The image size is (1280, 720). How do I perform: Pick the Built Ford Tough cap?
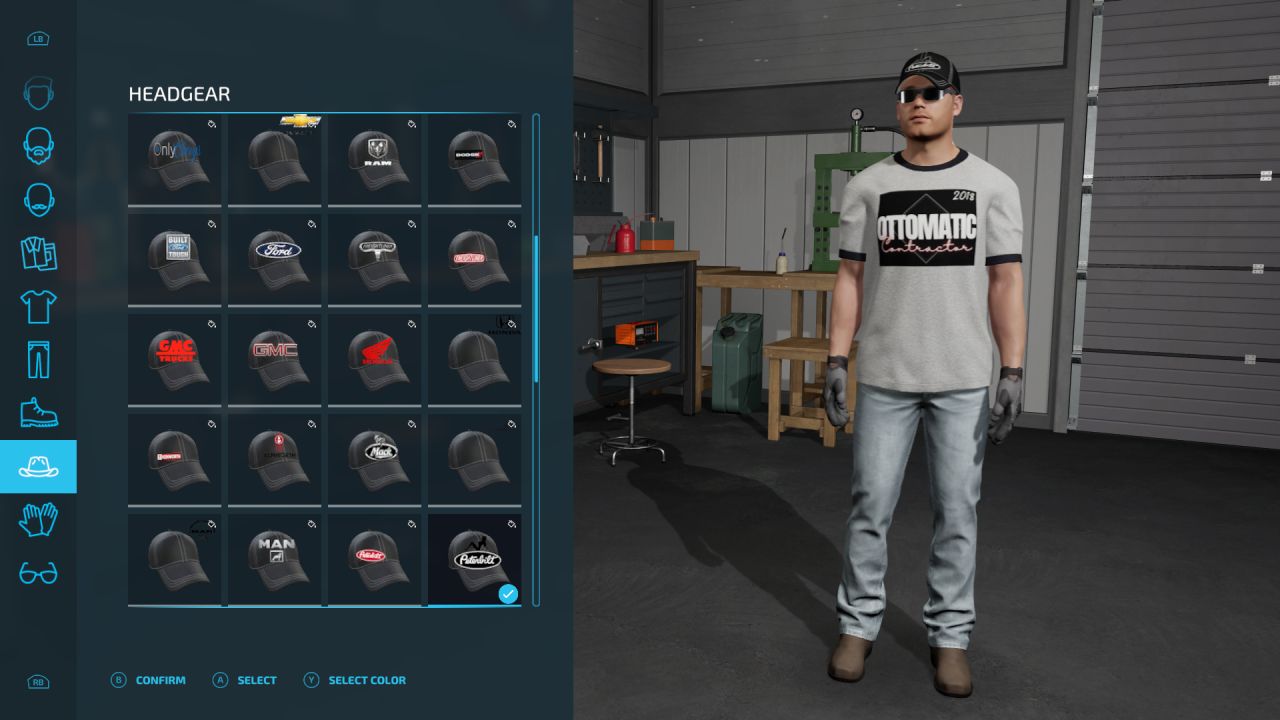pos(175,258)
